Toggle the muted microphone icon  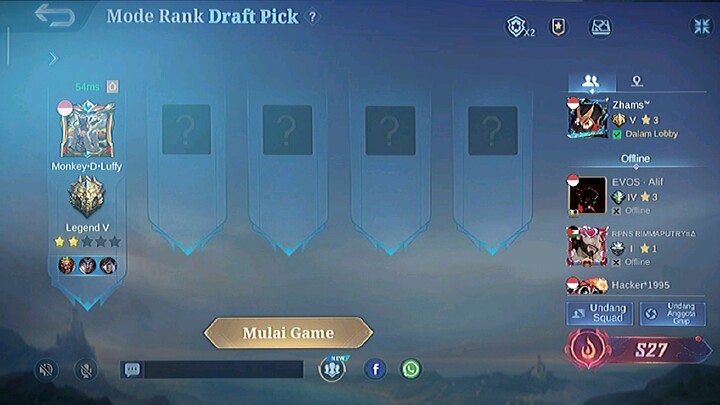click(x=86, y=369)
